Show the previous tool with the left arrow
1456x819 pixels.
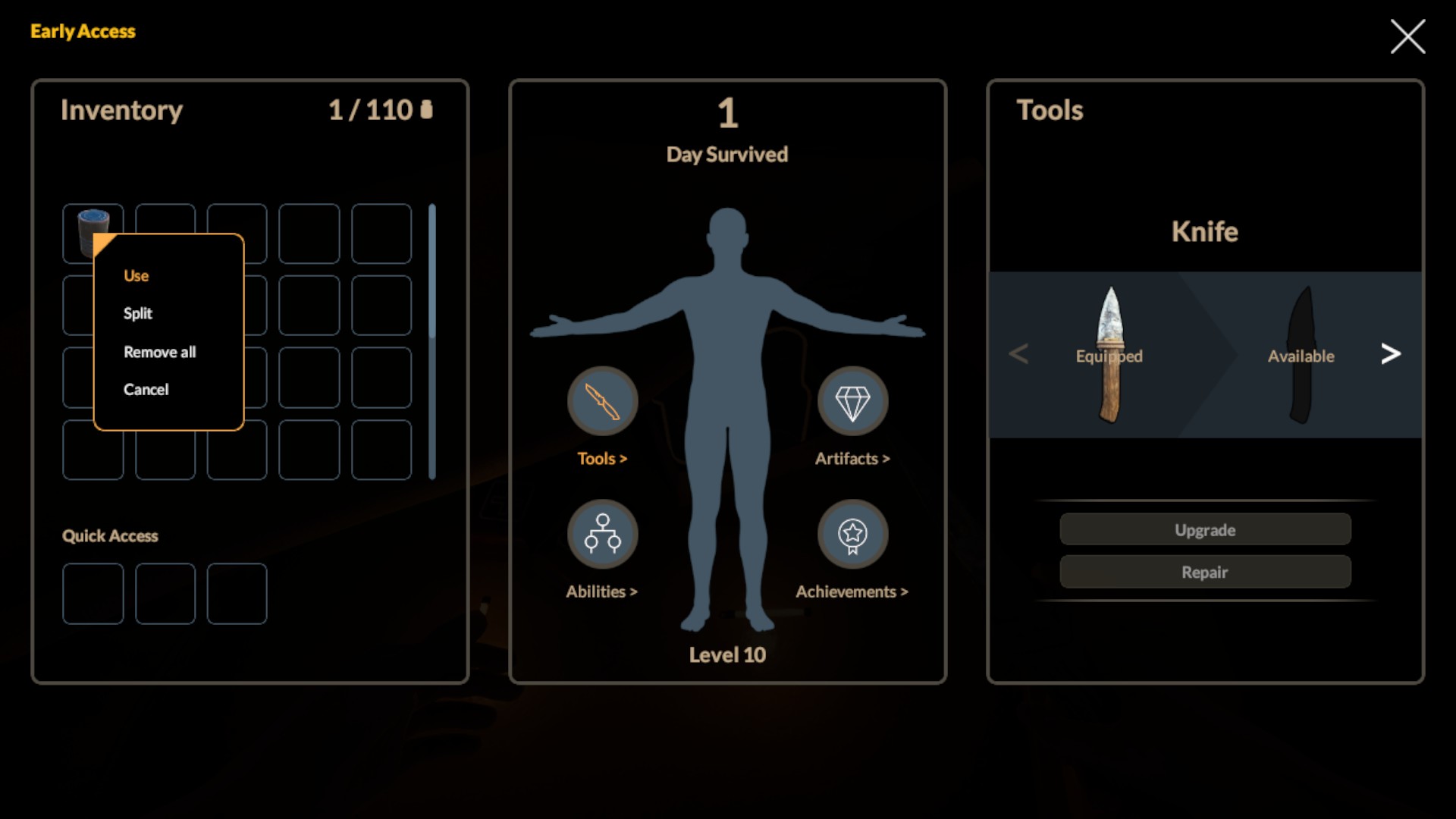(1018, 353)
